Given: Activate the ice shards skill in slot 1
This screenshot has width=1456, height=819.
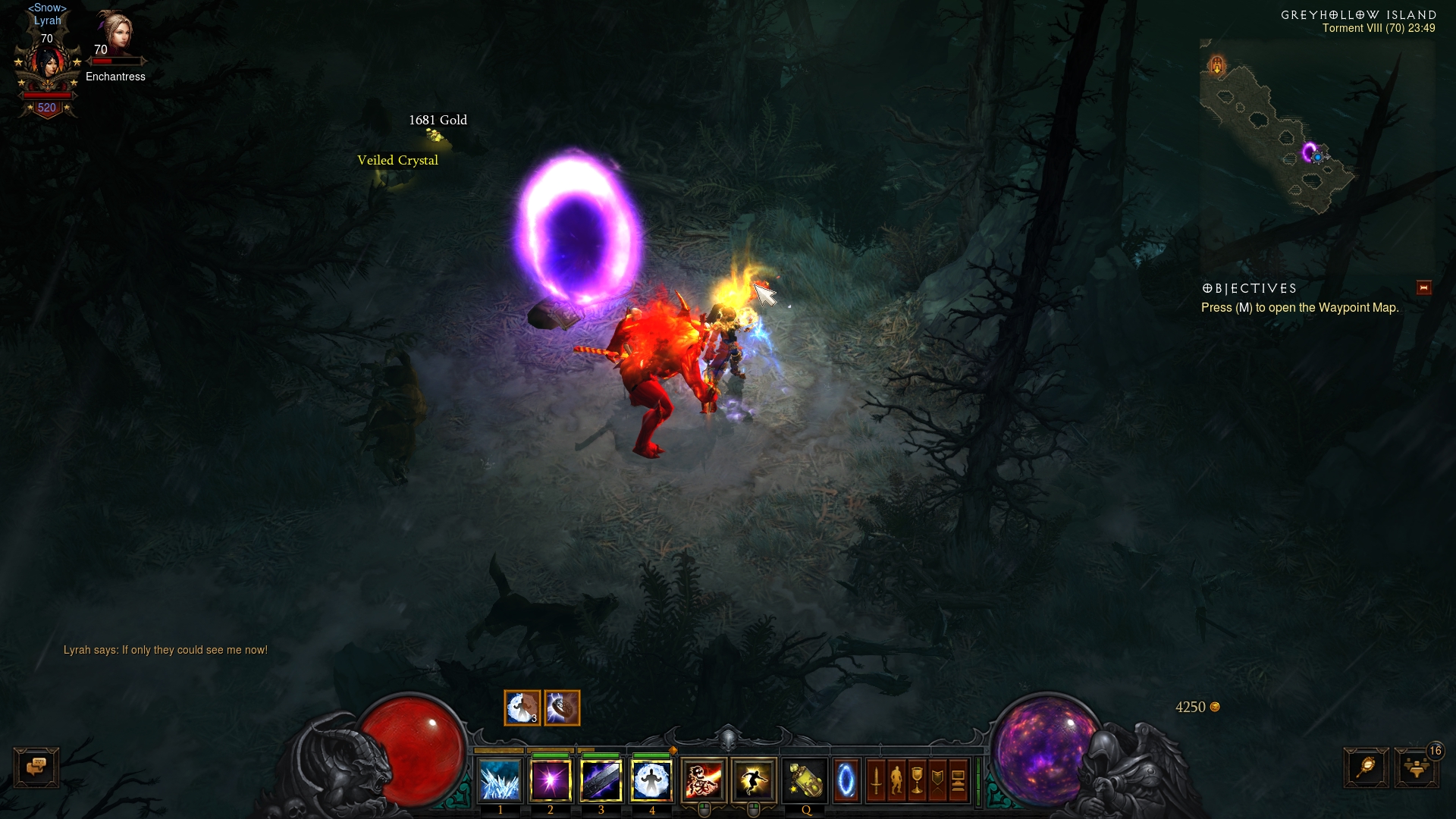Looking at the screenshot, I should tap(500, 780).
